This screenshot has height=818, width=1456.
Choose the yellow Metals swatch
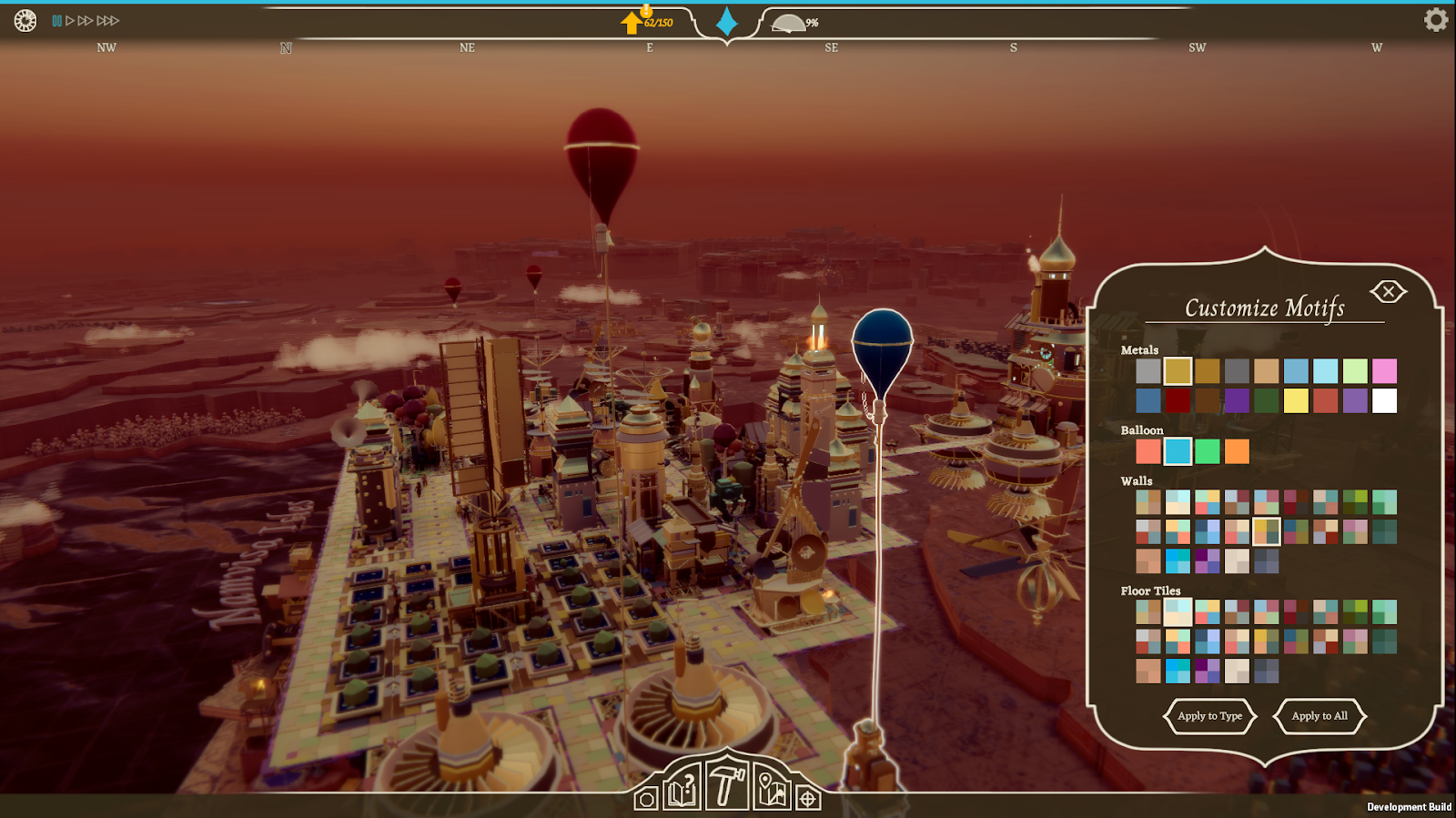pyautogui.click(x=1296, y=400)
